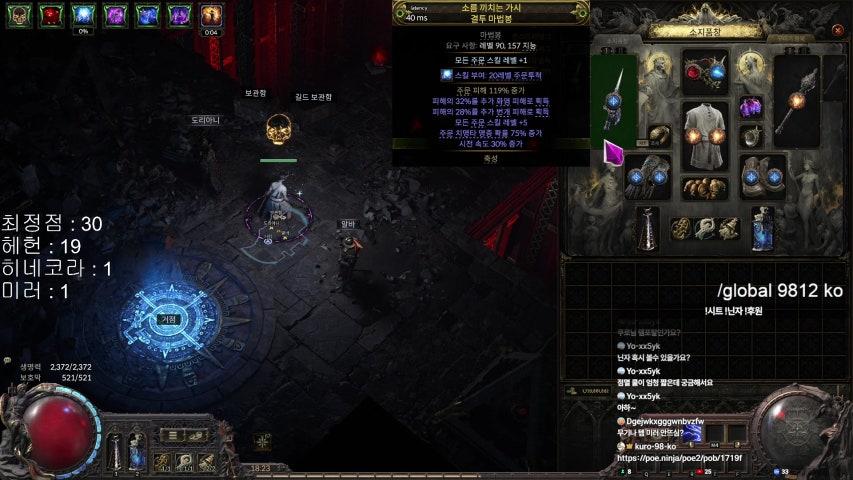Click the skull guild stash marker
The image size is (853, 480).
(278, 129)
